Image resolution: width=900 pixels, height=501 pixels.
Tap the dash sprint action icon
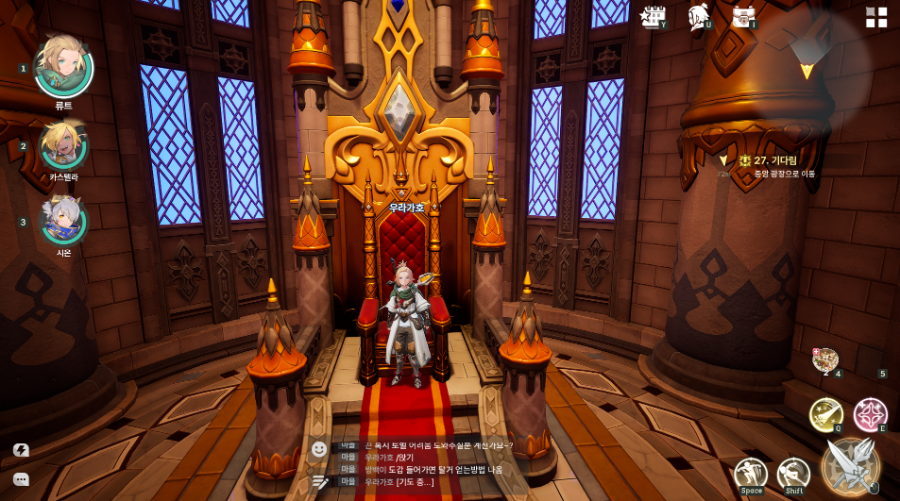click(793, 474)
